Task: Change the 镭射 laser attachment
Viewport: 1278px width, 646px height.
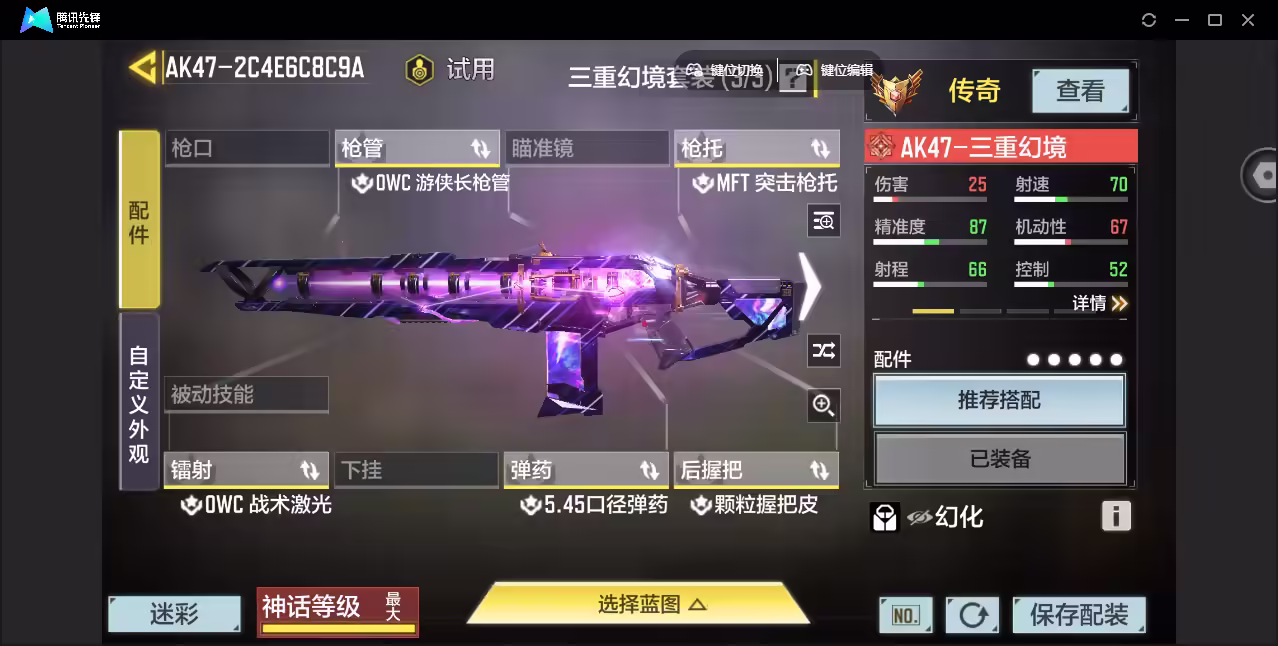Action: pyautogui.click(x=246, y=470)
